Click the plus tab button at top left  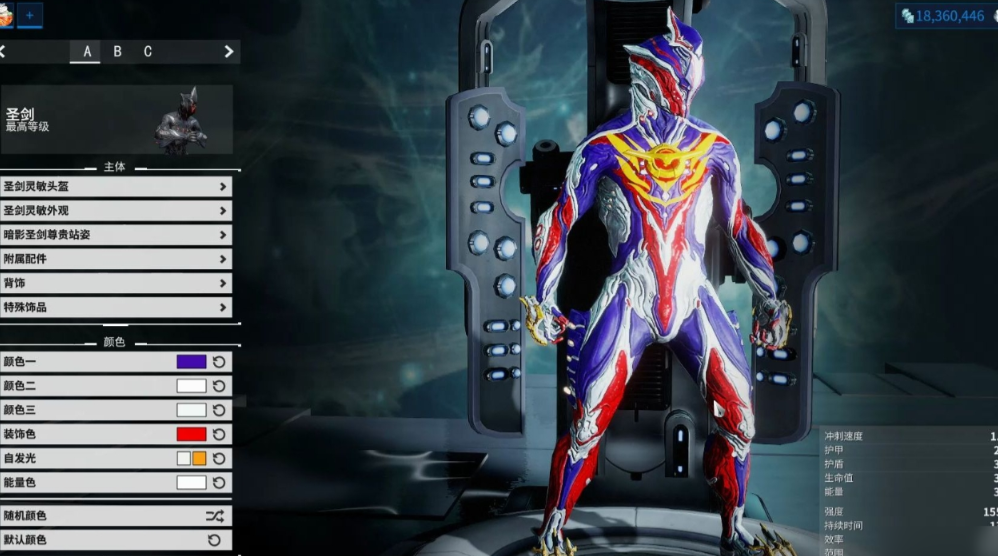click(29, 15)
